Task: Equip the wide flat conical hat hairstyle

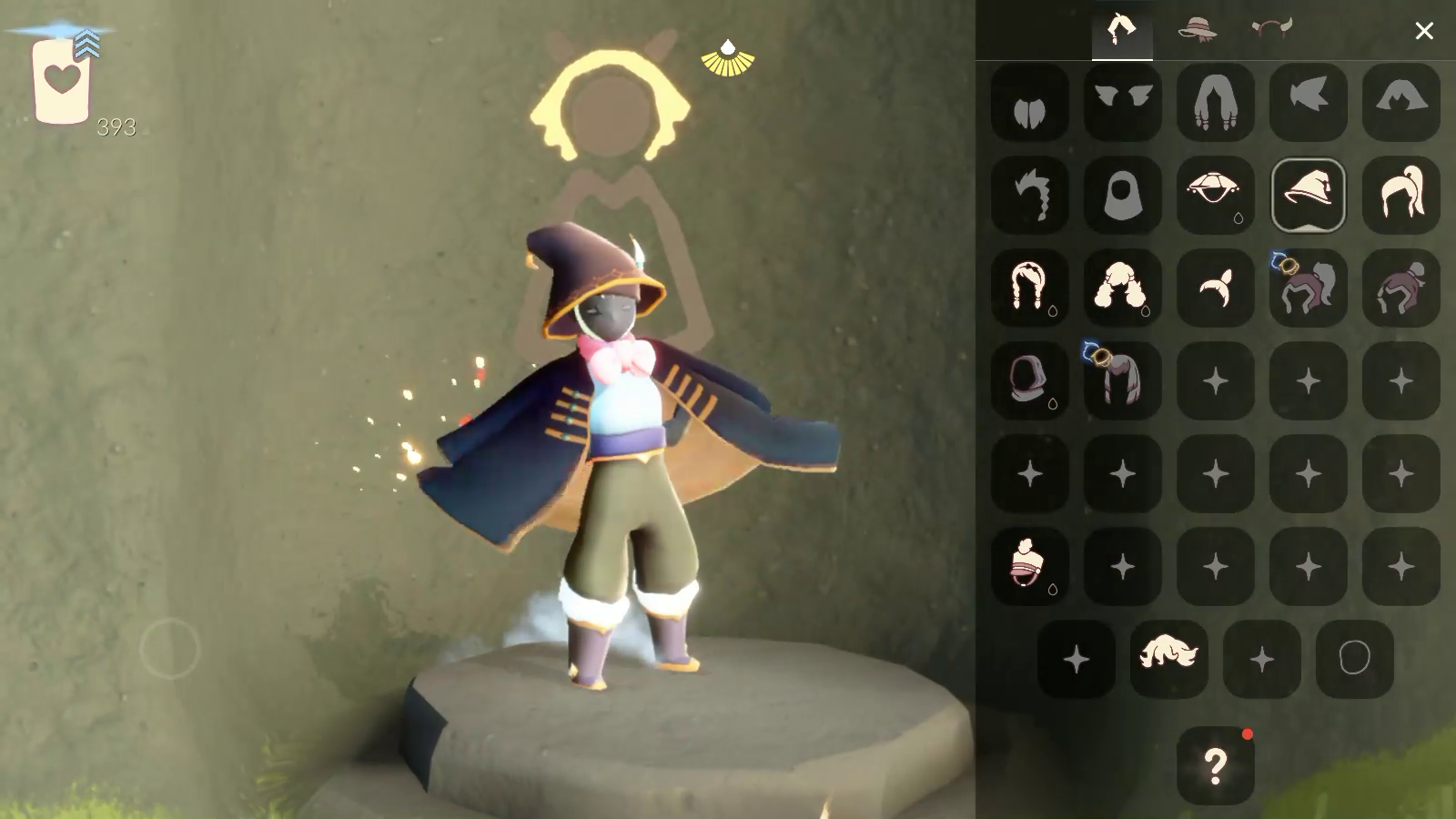Action: (x=1215, y=195)
